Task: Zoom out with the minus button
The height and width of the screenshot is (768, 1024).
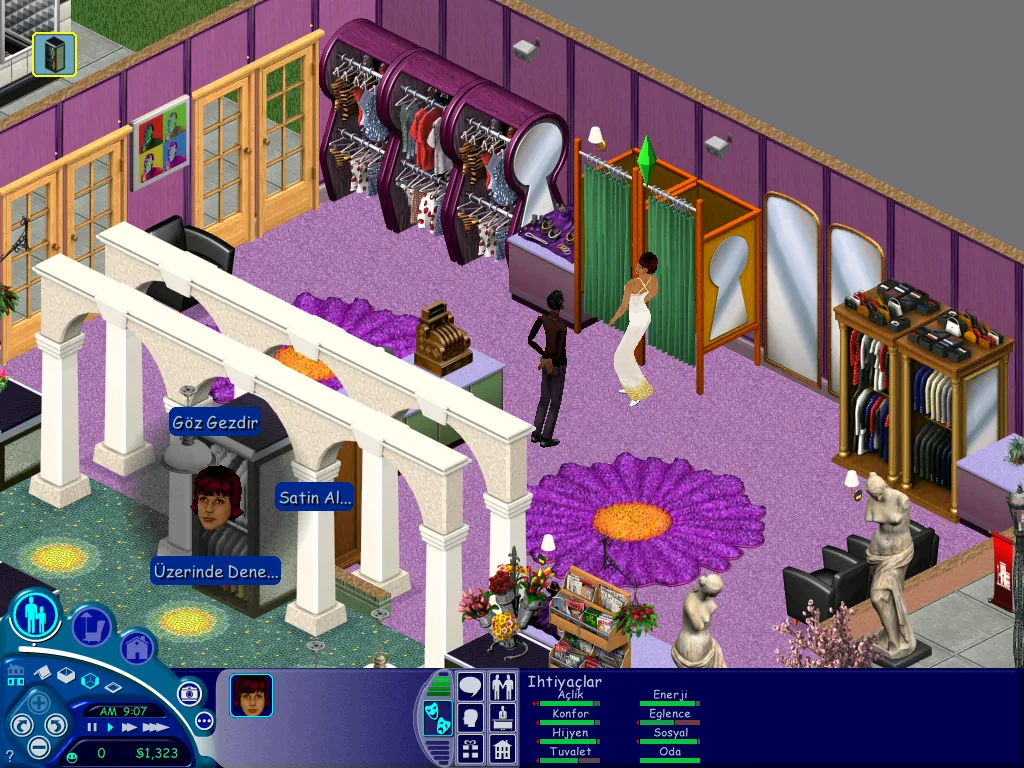Action: coord(38,745)
